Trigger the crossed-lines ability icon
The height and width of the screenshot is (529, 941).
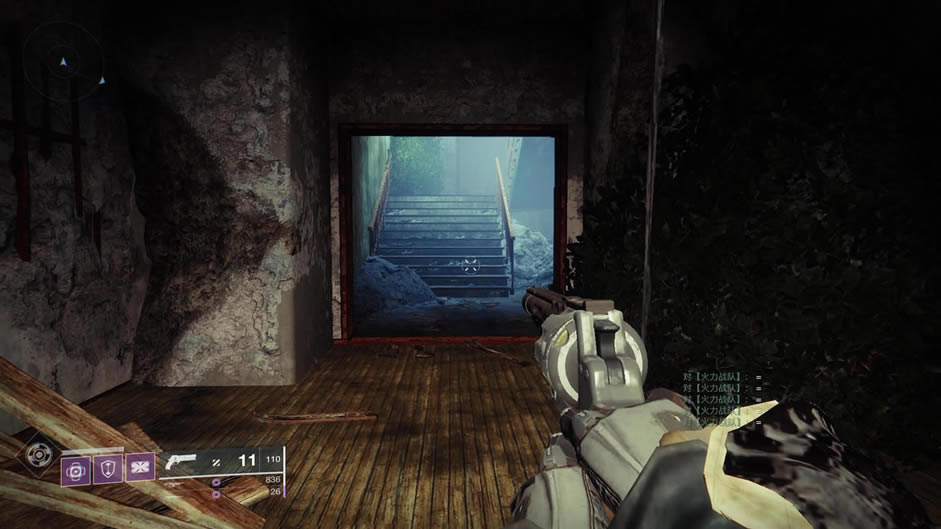(x=140, y=466)
